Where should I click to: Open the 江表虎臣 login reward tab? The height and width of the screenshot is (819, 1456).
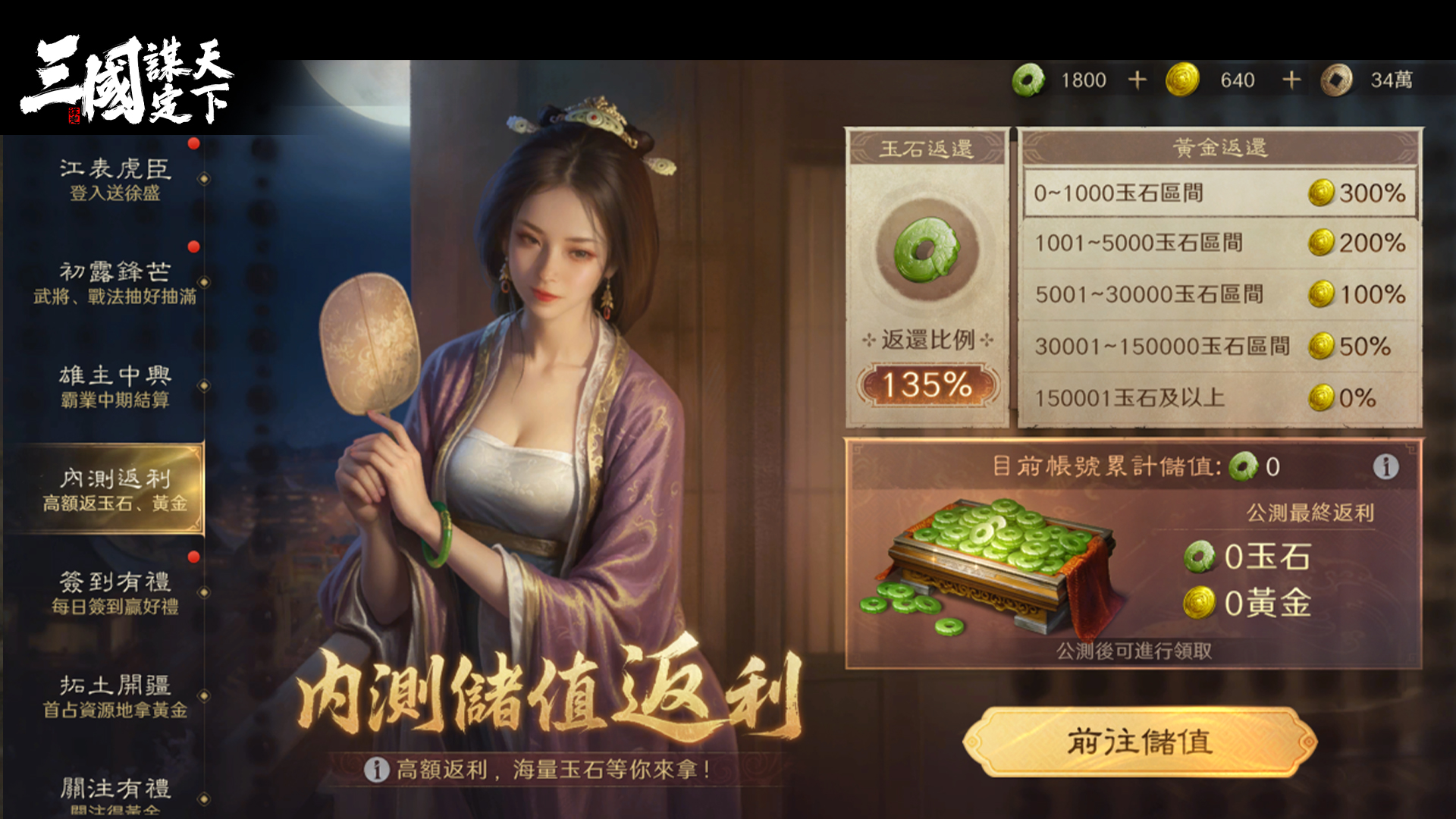pos(114,179)
